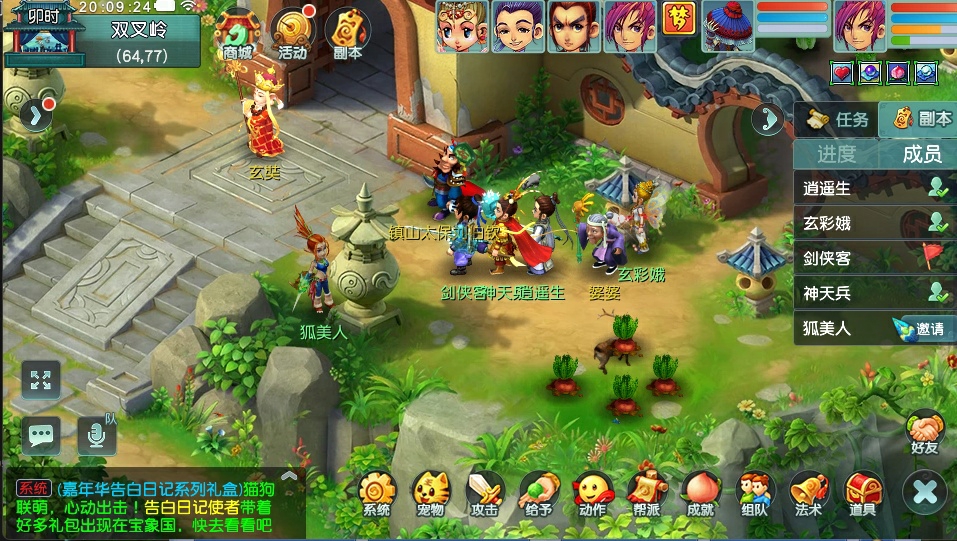Open the 活动 events icon
Screen dimensions: 957x541
292,35
